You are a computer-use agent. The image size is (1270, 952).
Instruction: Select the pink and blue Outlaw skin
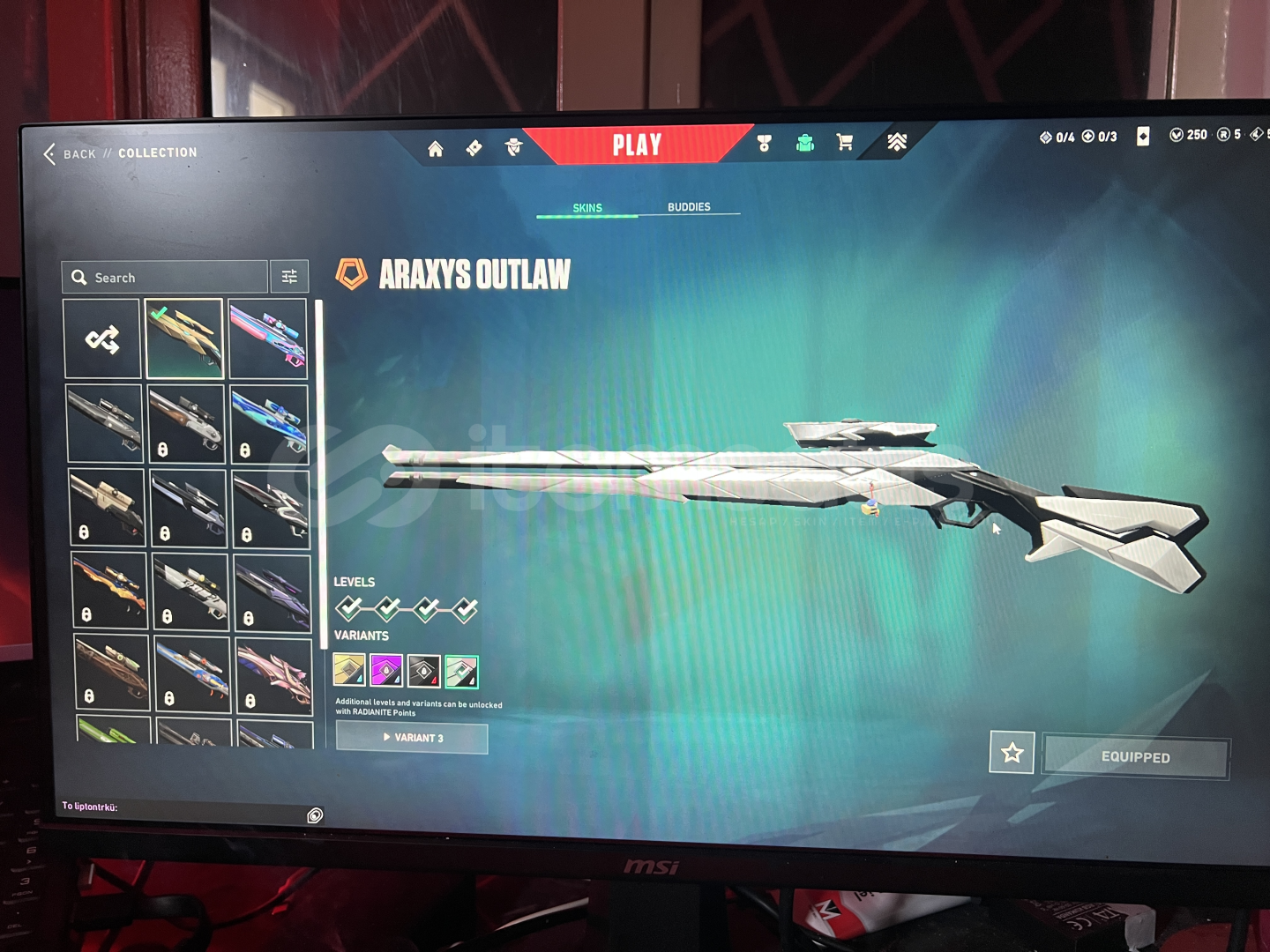pos(267,339)
